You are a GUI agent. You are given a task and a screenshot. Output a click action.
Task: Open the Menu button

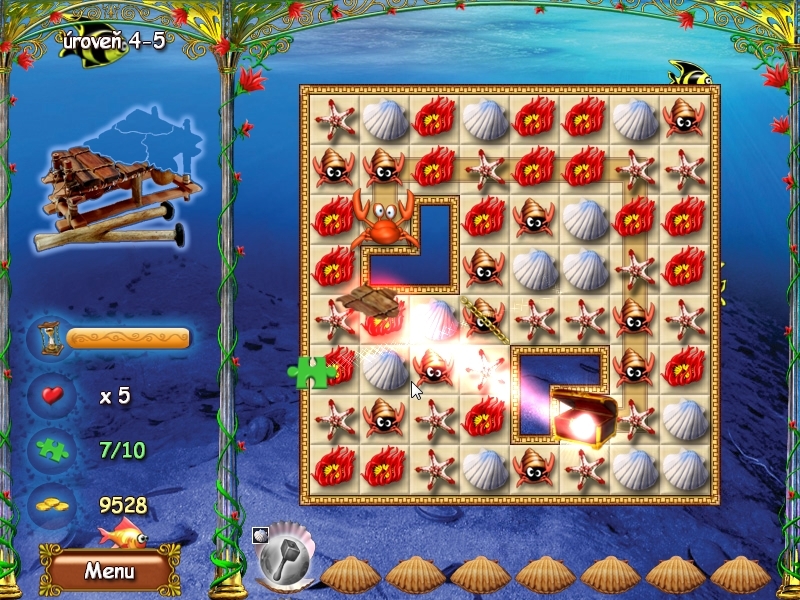pyautogui.click(x=109, y=571)
